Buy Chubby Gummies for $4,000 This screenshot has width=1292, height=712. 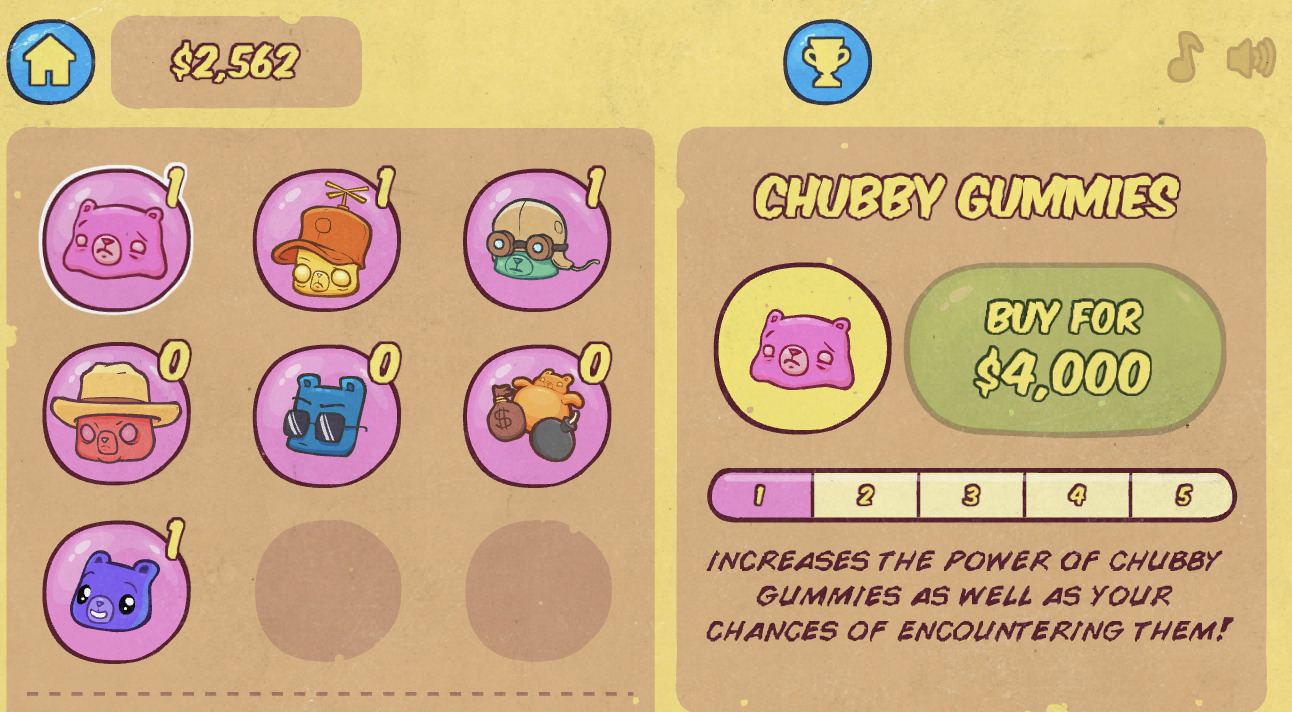1064,349
